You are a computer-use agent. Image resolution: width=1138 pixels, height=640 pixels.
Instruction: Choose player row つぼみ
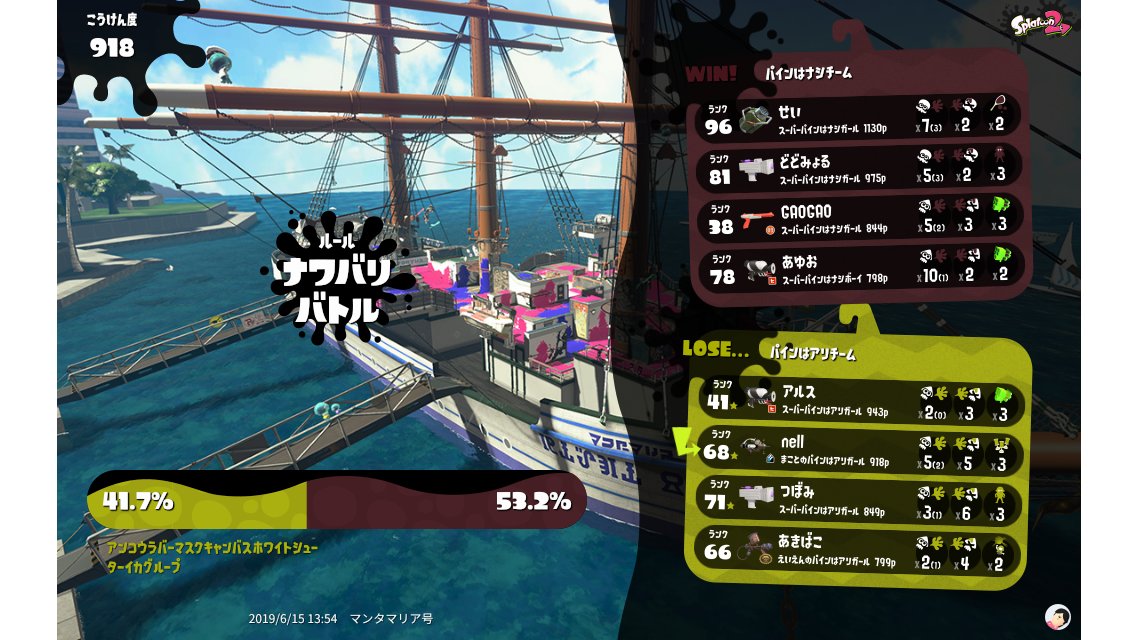tap(860, 500)
